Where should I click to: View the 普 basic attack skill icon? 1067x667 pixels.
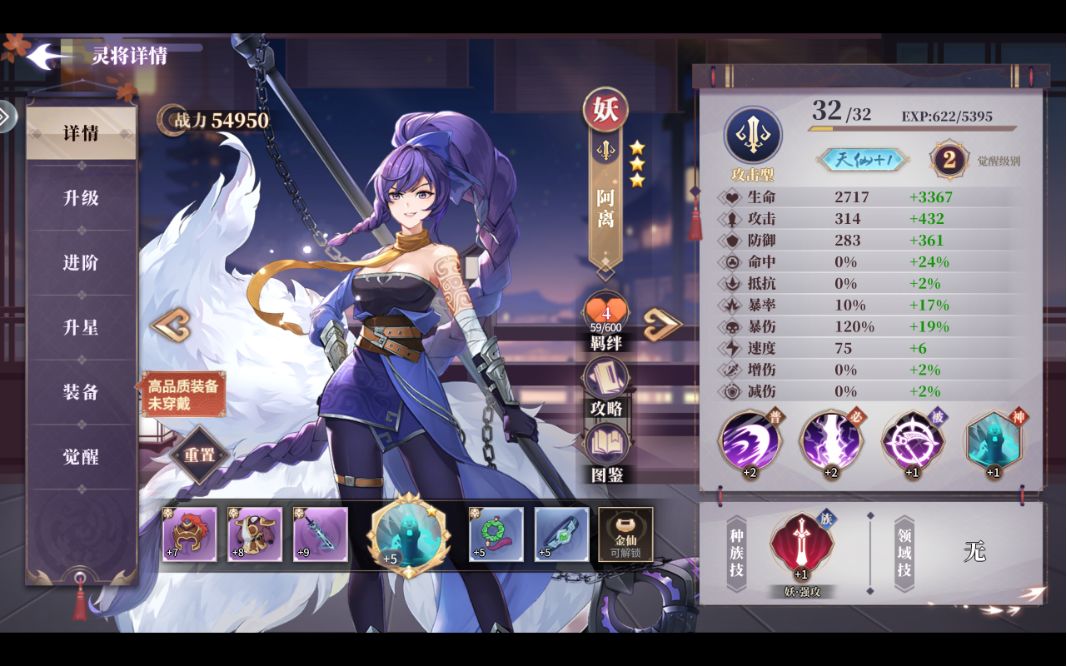point(747,440)
